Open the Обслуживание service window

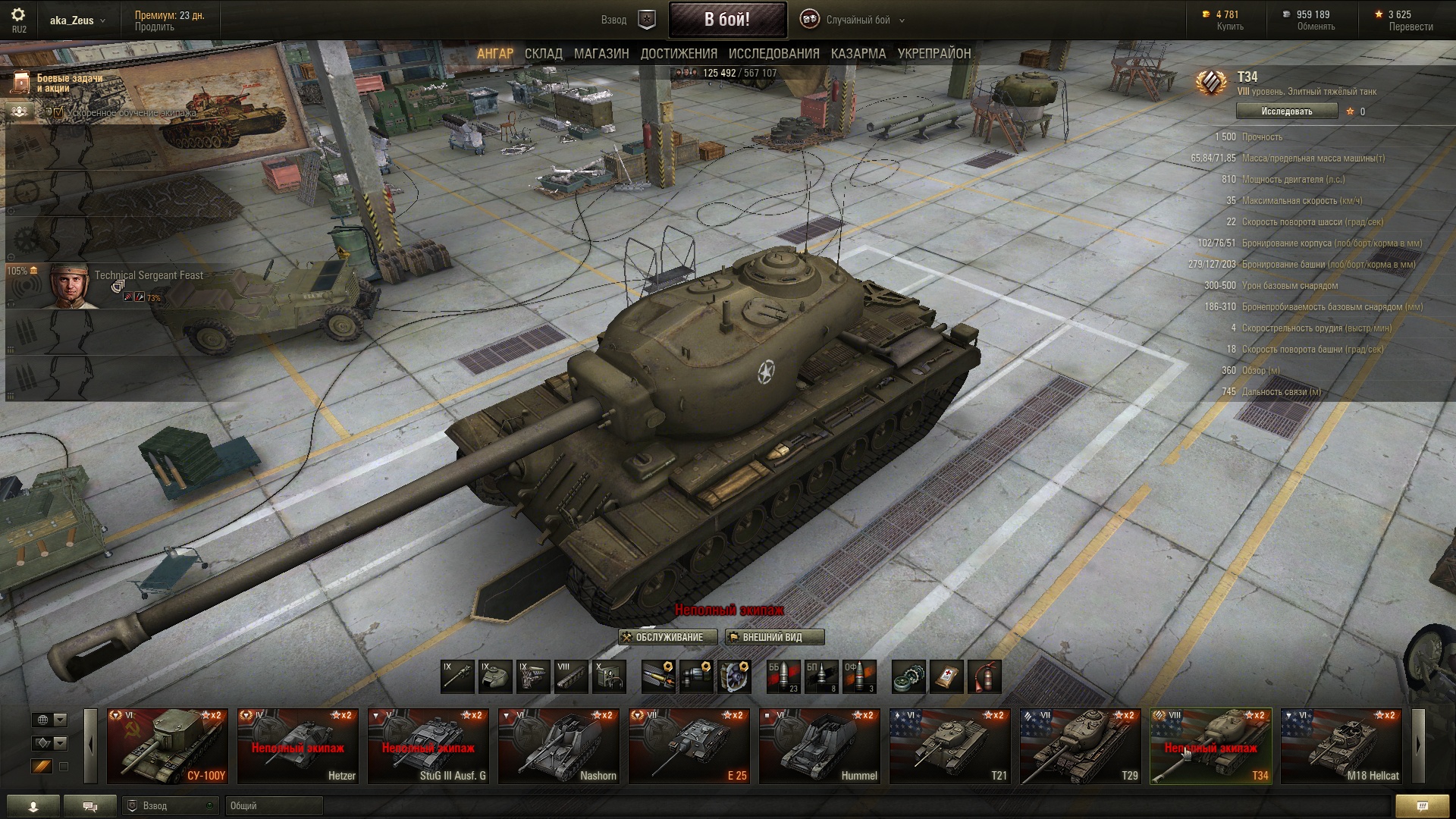(x=667, y=637)
